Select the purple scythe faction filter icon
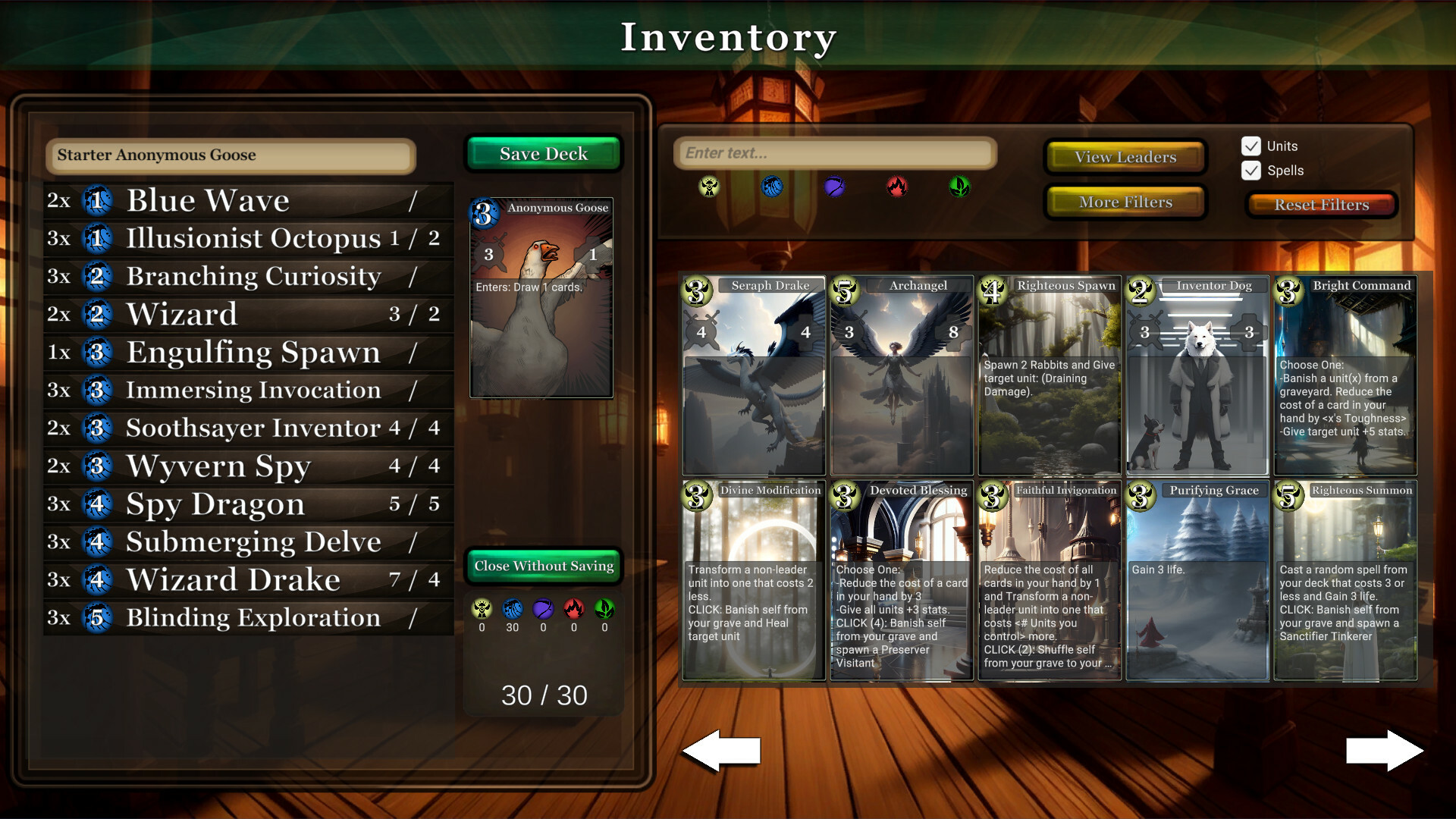The image size is (1456, 819). tap(834, 187)
